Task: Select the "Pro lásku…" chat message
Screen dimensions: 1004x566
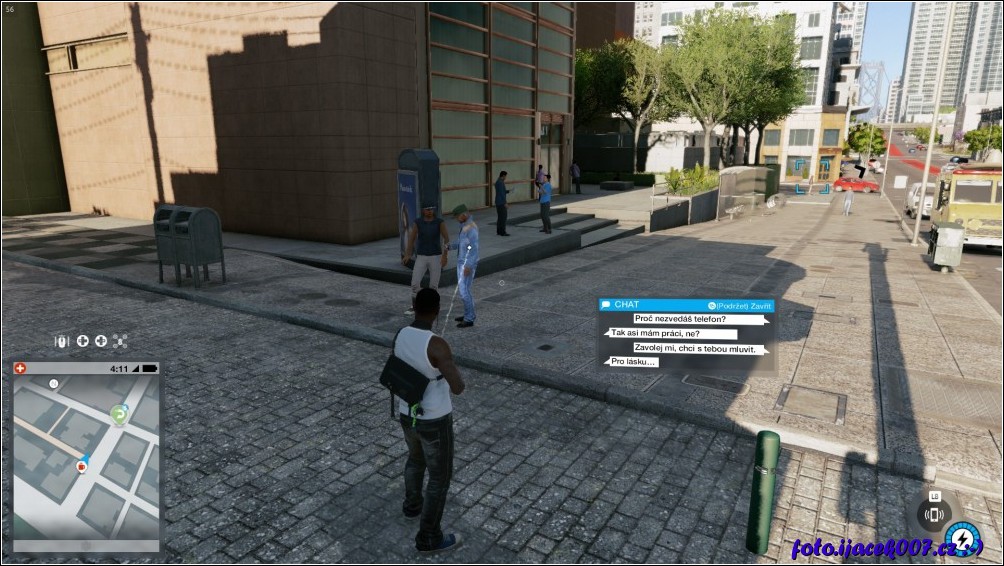Action: 633,362
